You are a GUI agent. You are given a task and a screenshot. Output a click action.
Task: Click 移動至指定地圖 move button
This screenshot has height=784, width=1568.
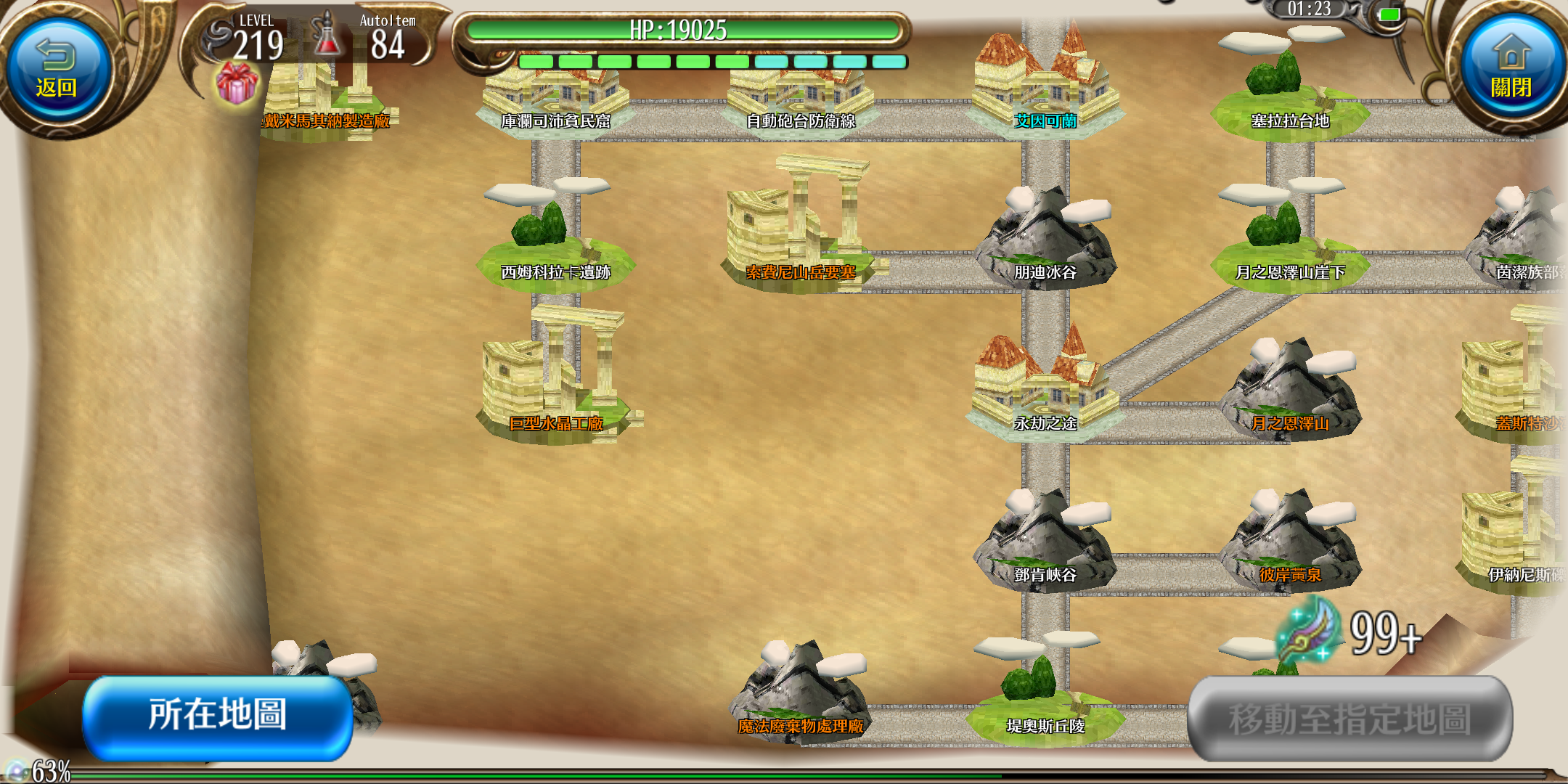[x=1349, y=719]
